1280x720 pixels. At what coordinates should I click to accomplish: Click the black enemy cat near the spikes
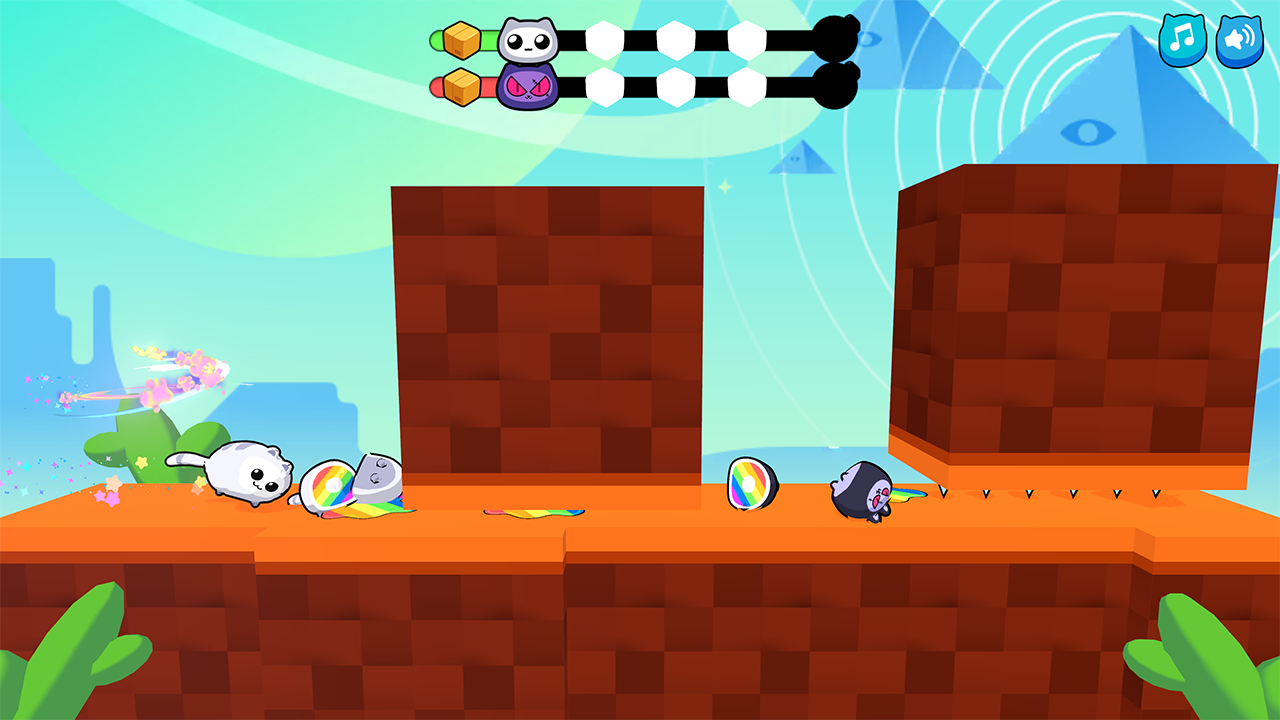tap(863, 491)
